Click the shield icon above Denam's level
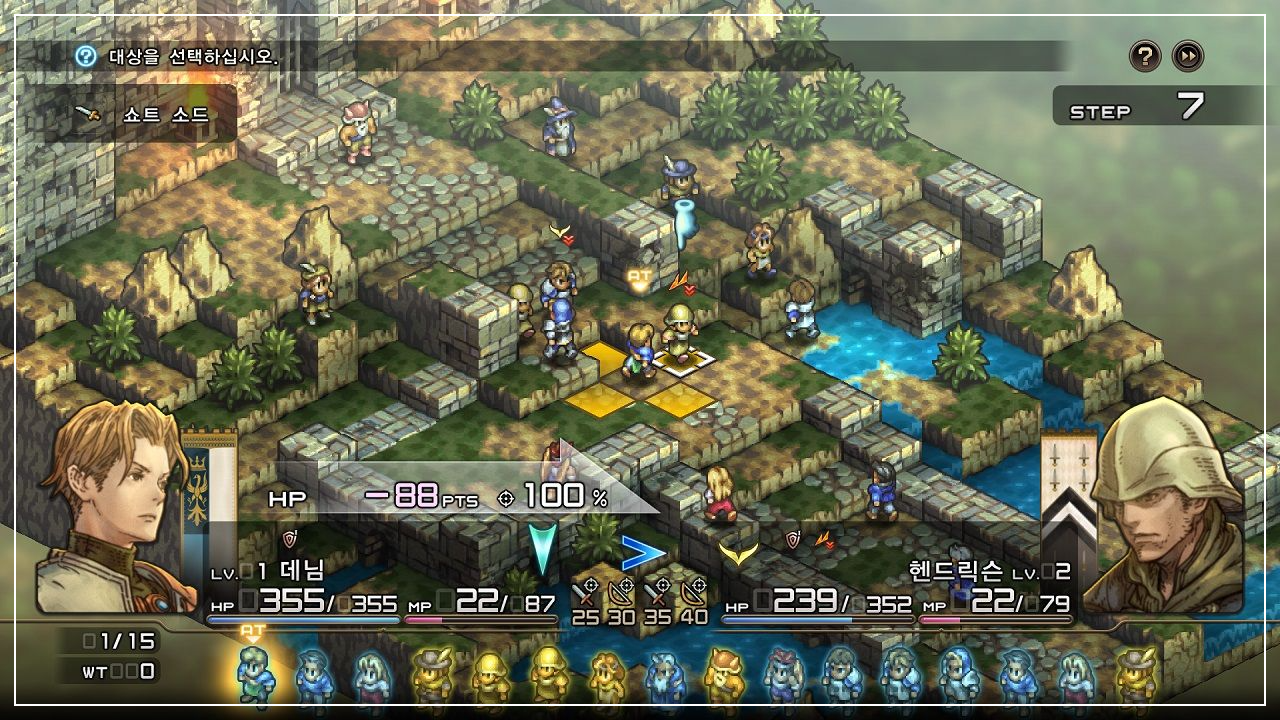This screenshot has height=720, width=1280. pos(288,537)
